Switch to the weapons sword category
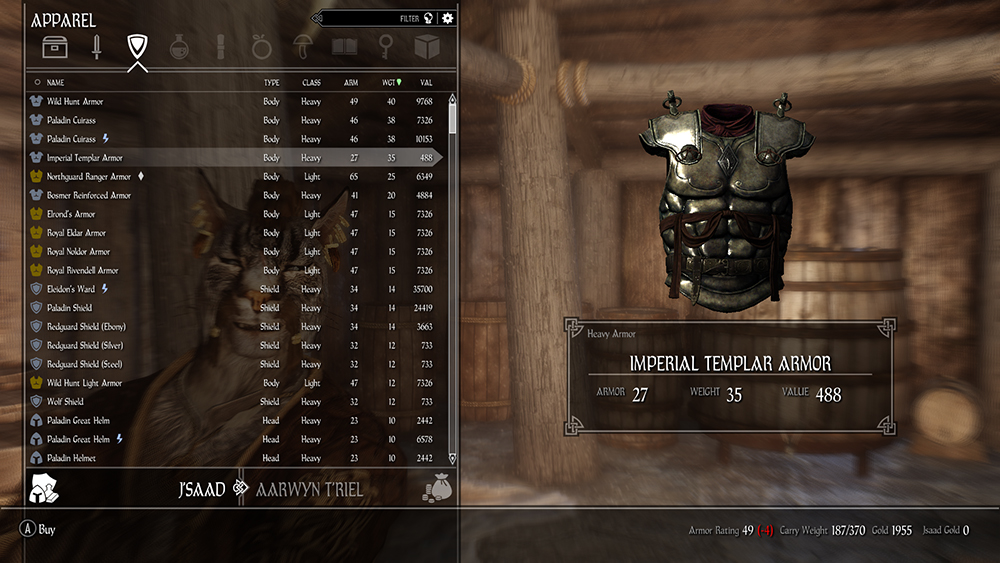Viewport: 1000px width, 563px height. coord(96,47)
